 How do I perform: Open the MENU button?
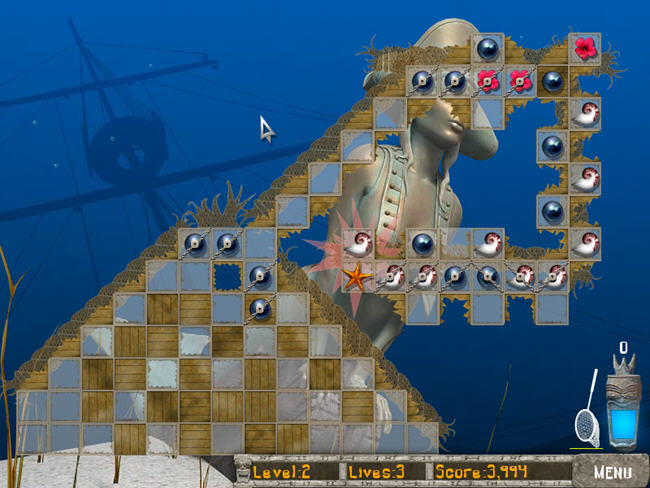611,471
